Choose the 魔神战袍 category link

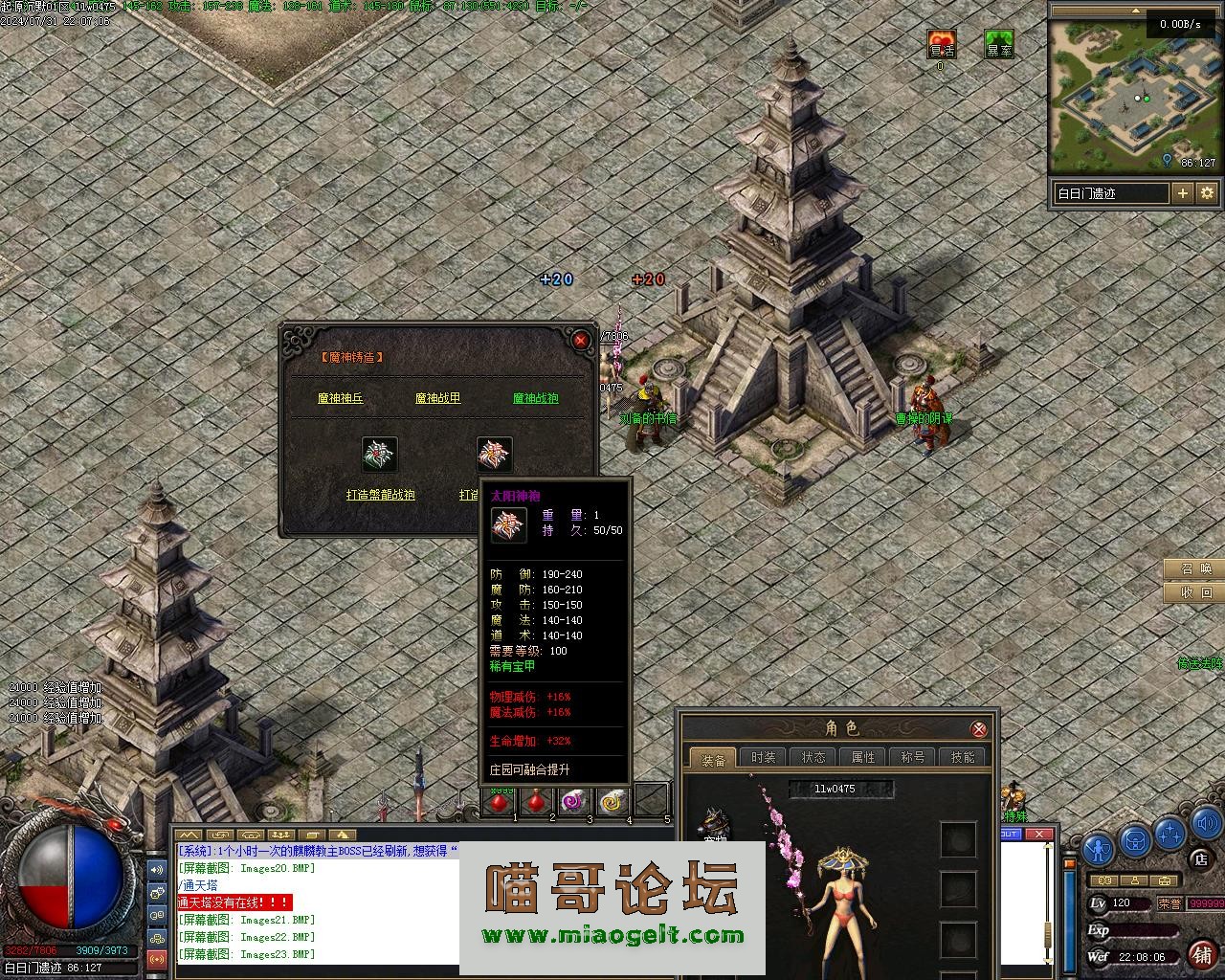[536, 398]
